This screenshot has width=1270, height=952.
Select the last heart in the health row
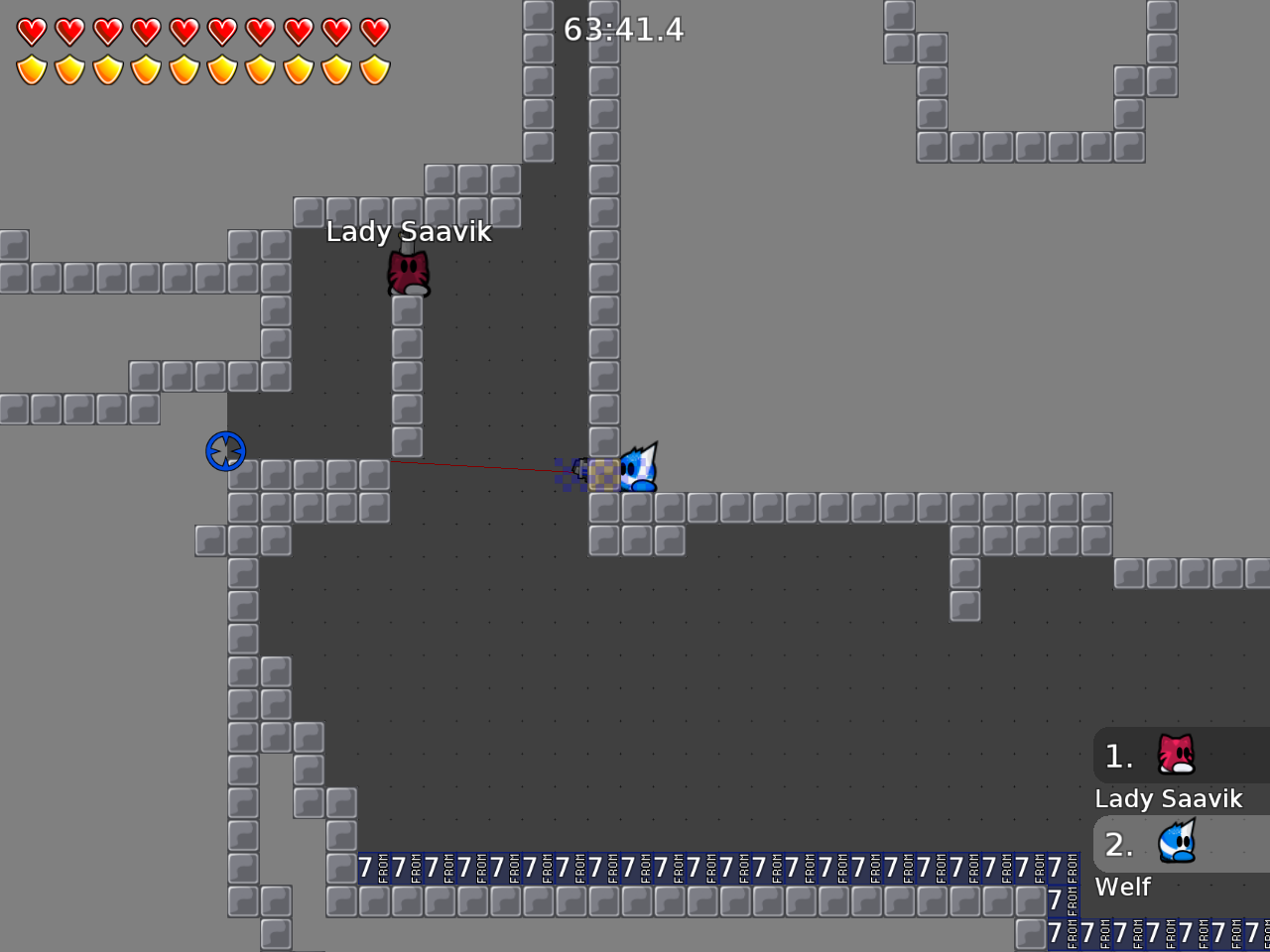pyautogui.click(x=374, y=31)
